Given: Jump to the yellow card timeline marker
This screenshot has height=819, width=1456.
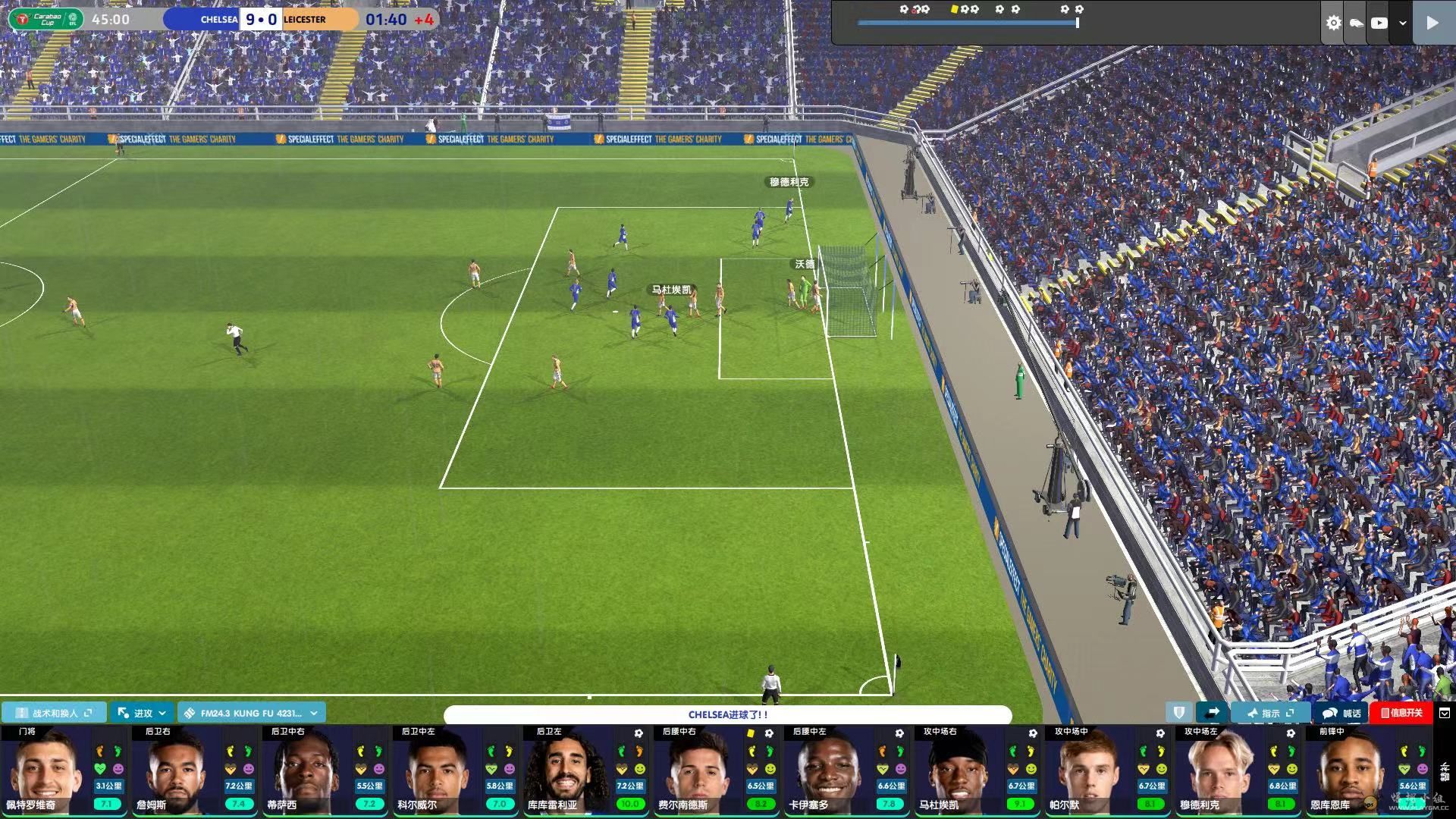Looking at the screenshot, I should pos(954,9).
